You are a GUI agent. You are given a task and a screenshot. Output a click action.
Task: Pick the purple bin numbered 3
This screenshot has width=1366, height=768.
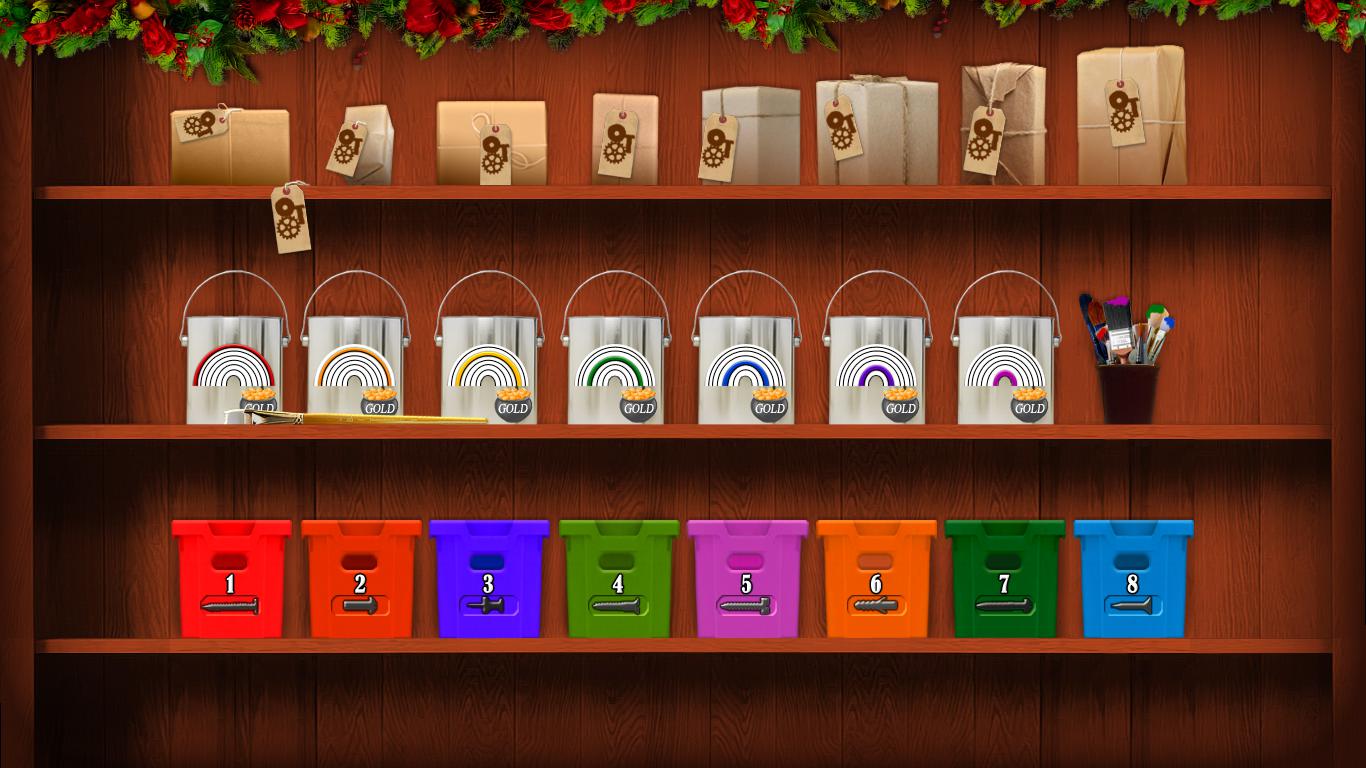[x=489, y=579]
